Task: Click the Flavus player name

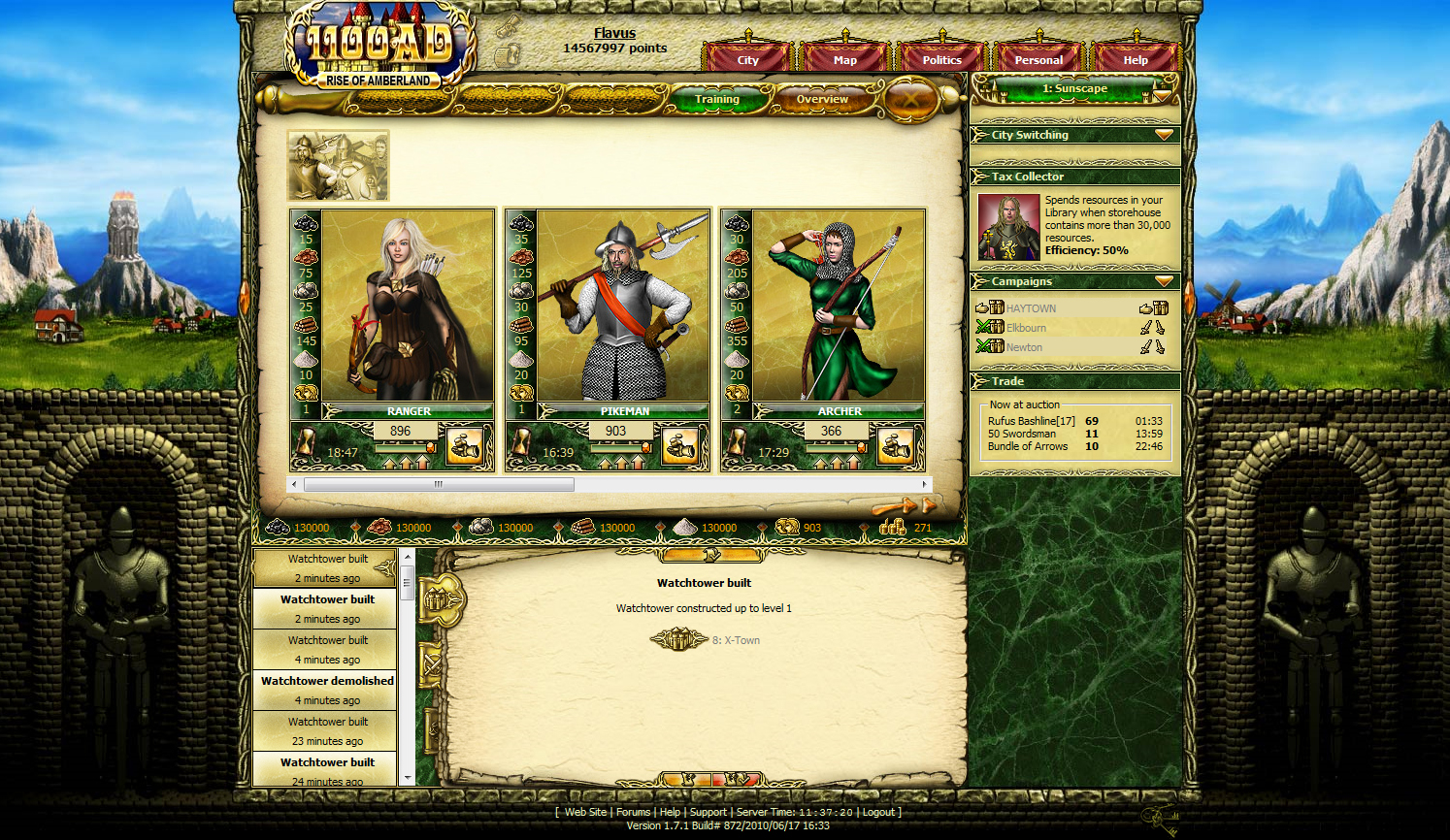Action: (x=614, y=33)
